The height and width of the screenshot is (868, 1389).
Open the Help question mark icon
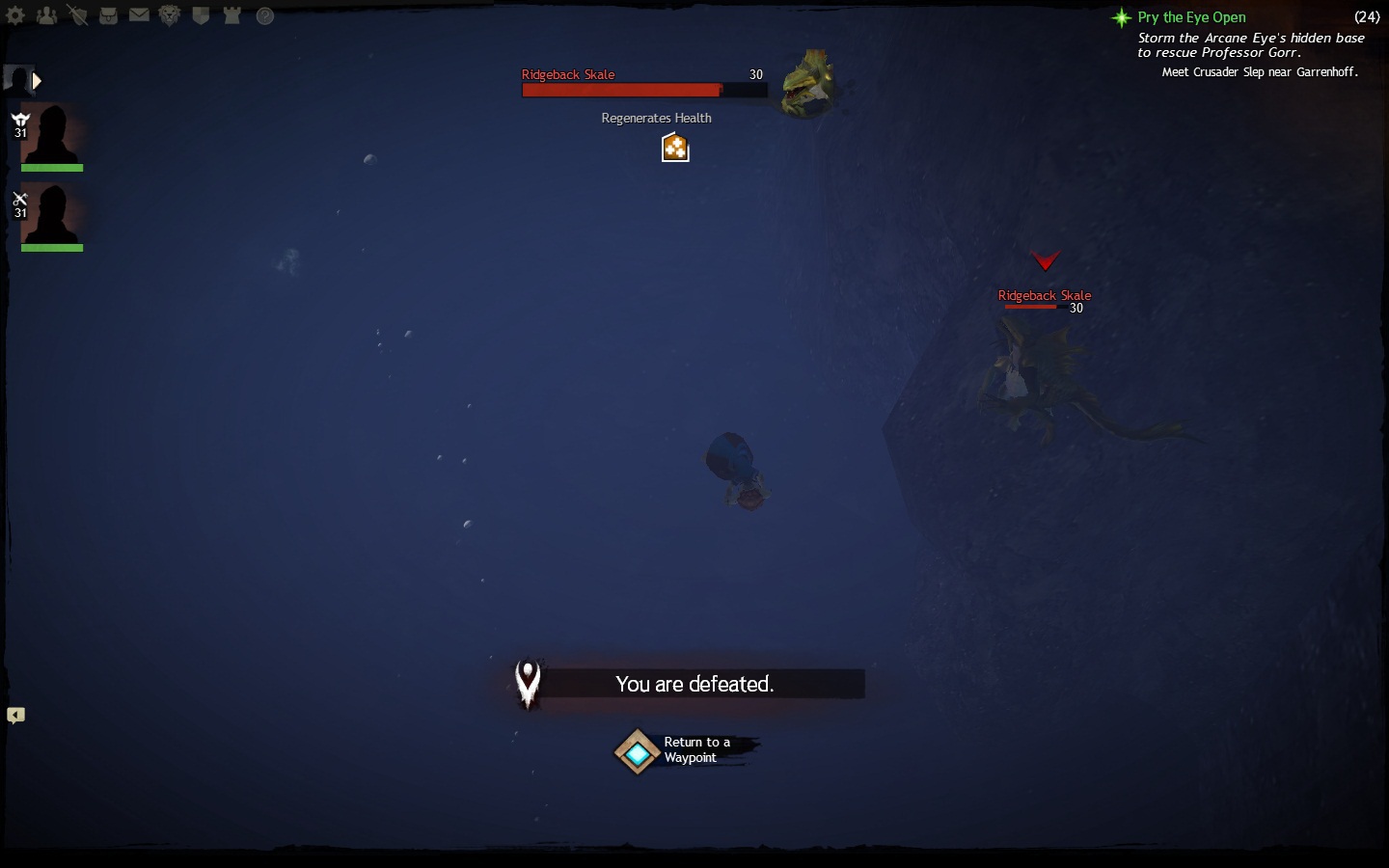265,15
